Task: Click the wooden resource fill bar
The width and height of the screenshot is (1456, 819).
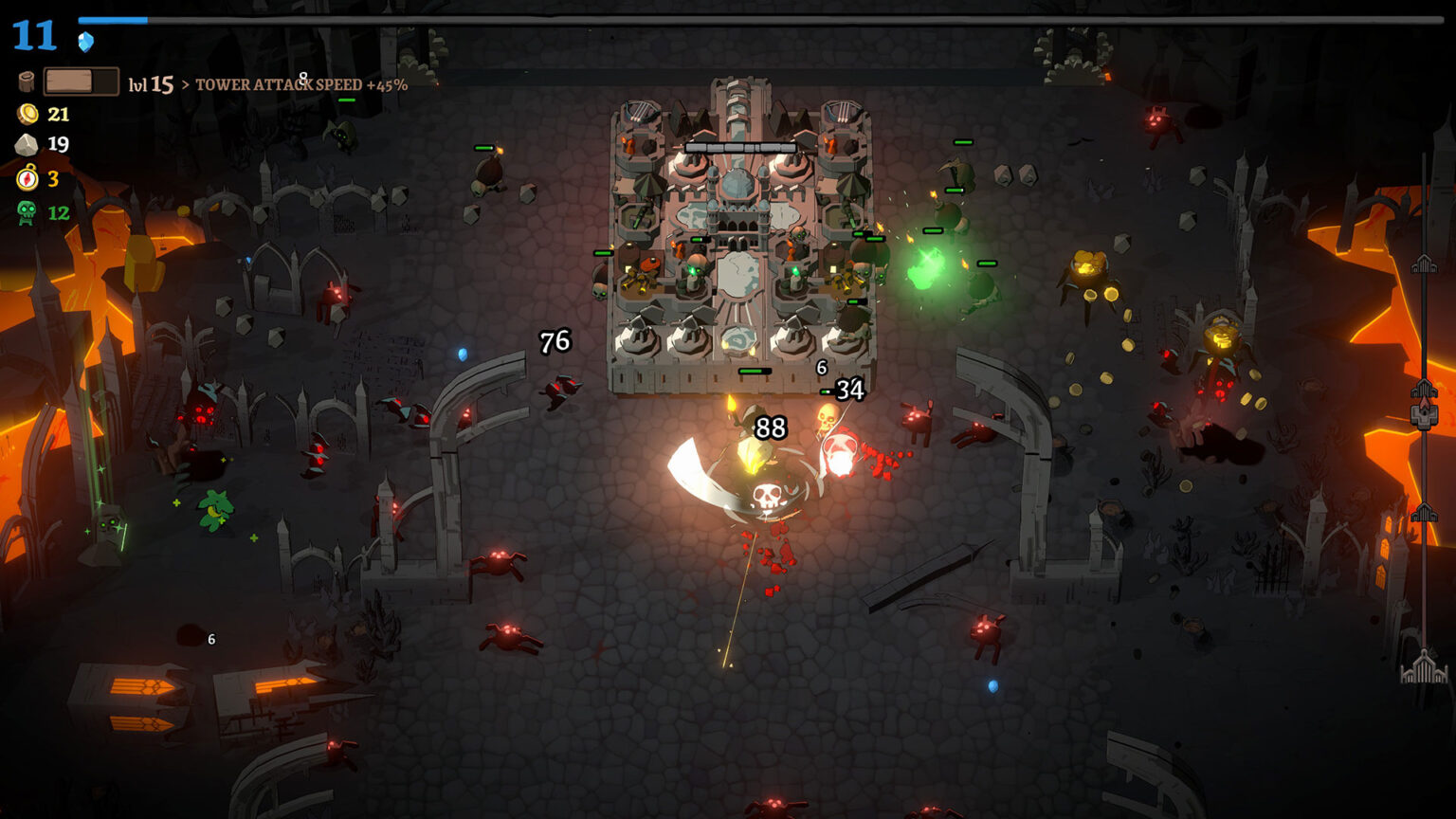Action: (x=68, y=82)
